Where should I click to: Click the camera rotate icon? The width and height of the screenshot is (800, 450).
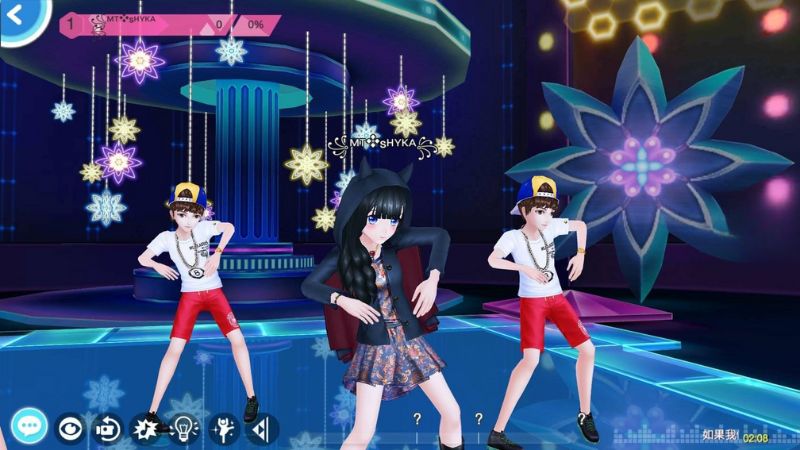pos(107,429)
